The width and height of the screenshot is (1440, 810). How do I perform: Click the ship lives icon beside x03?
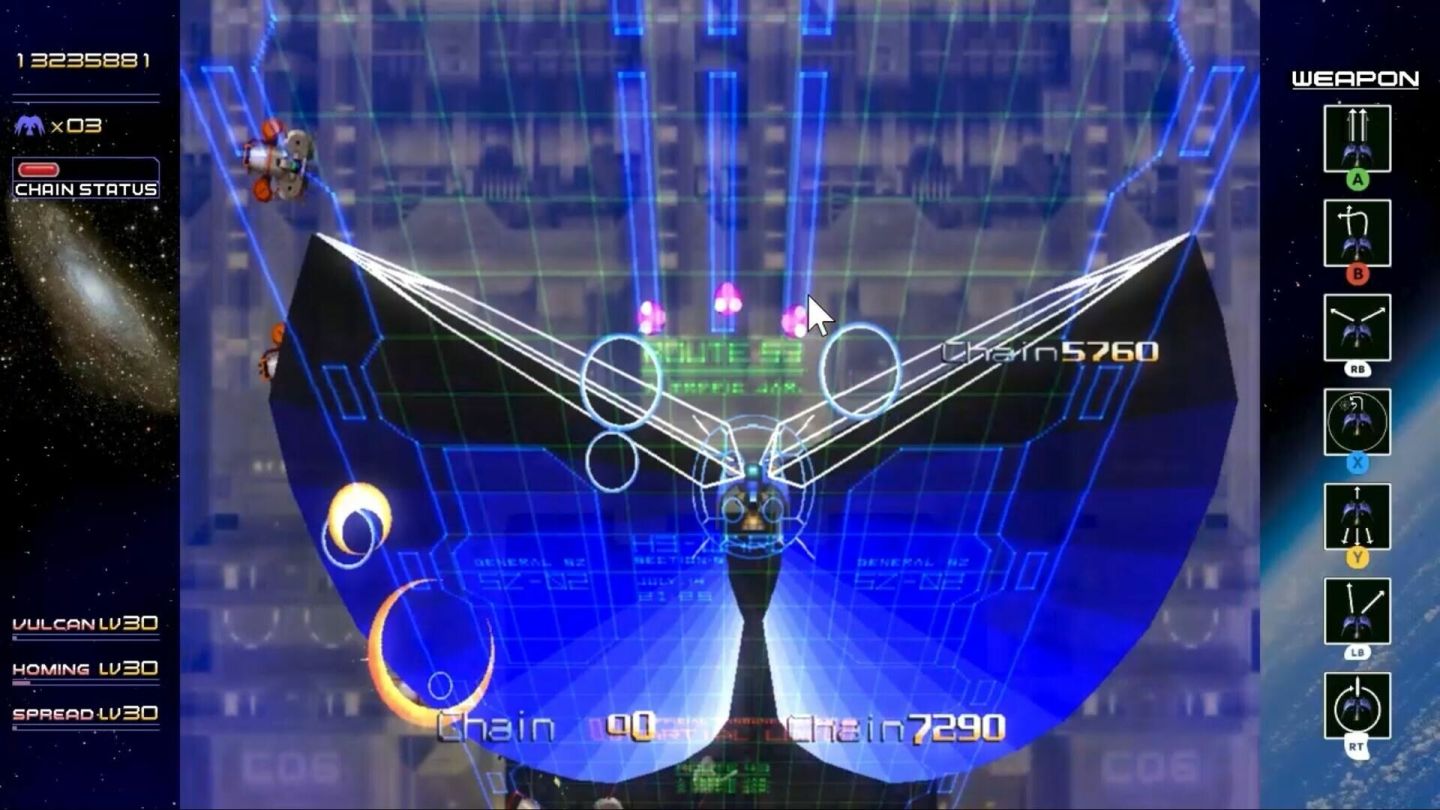(x=28, y=126)
